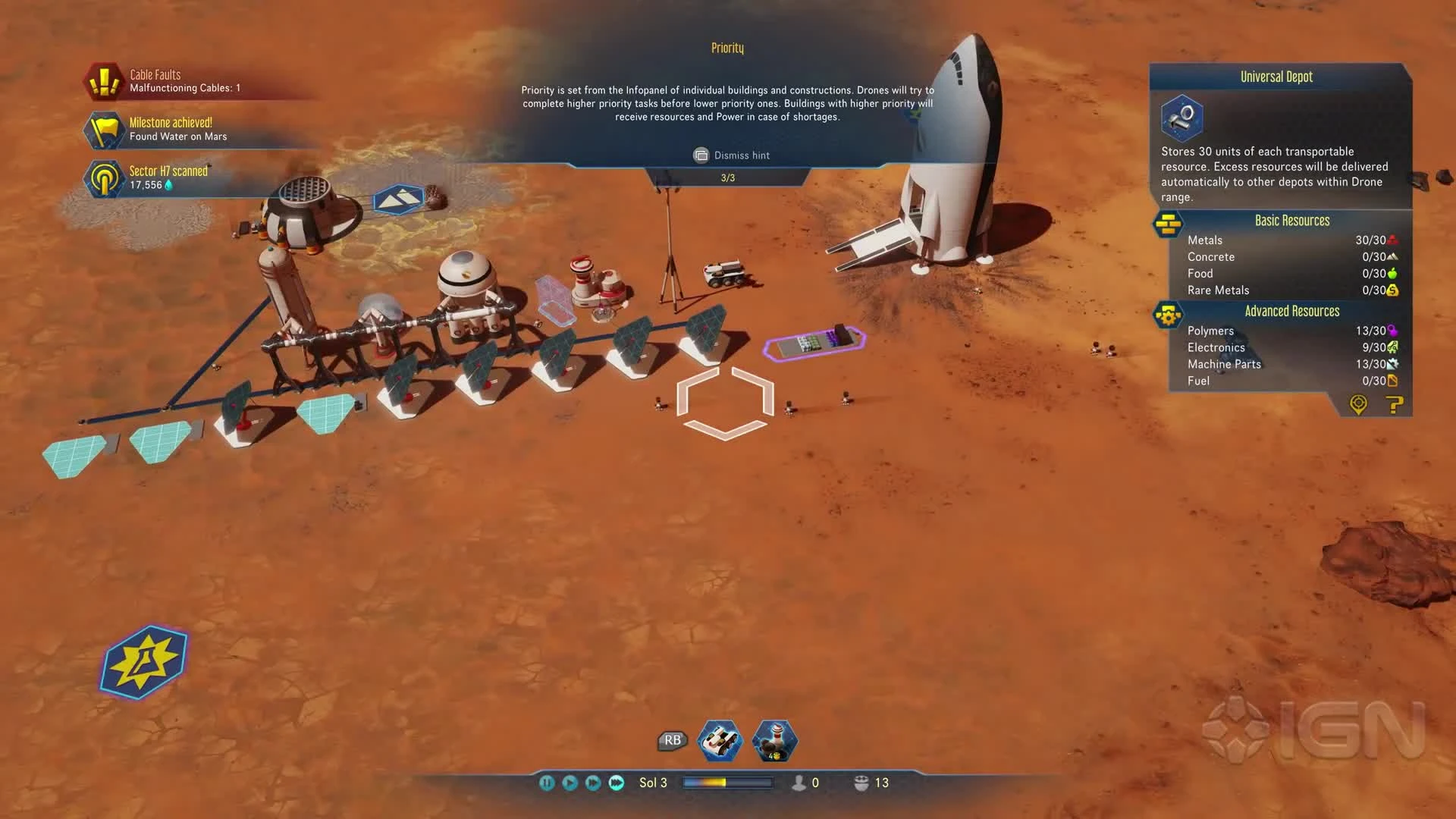Image resolution: width=1456 pixels, height=819 pixels.
Task: Select the RB rover icon at bottom
Action: [720, 742]
